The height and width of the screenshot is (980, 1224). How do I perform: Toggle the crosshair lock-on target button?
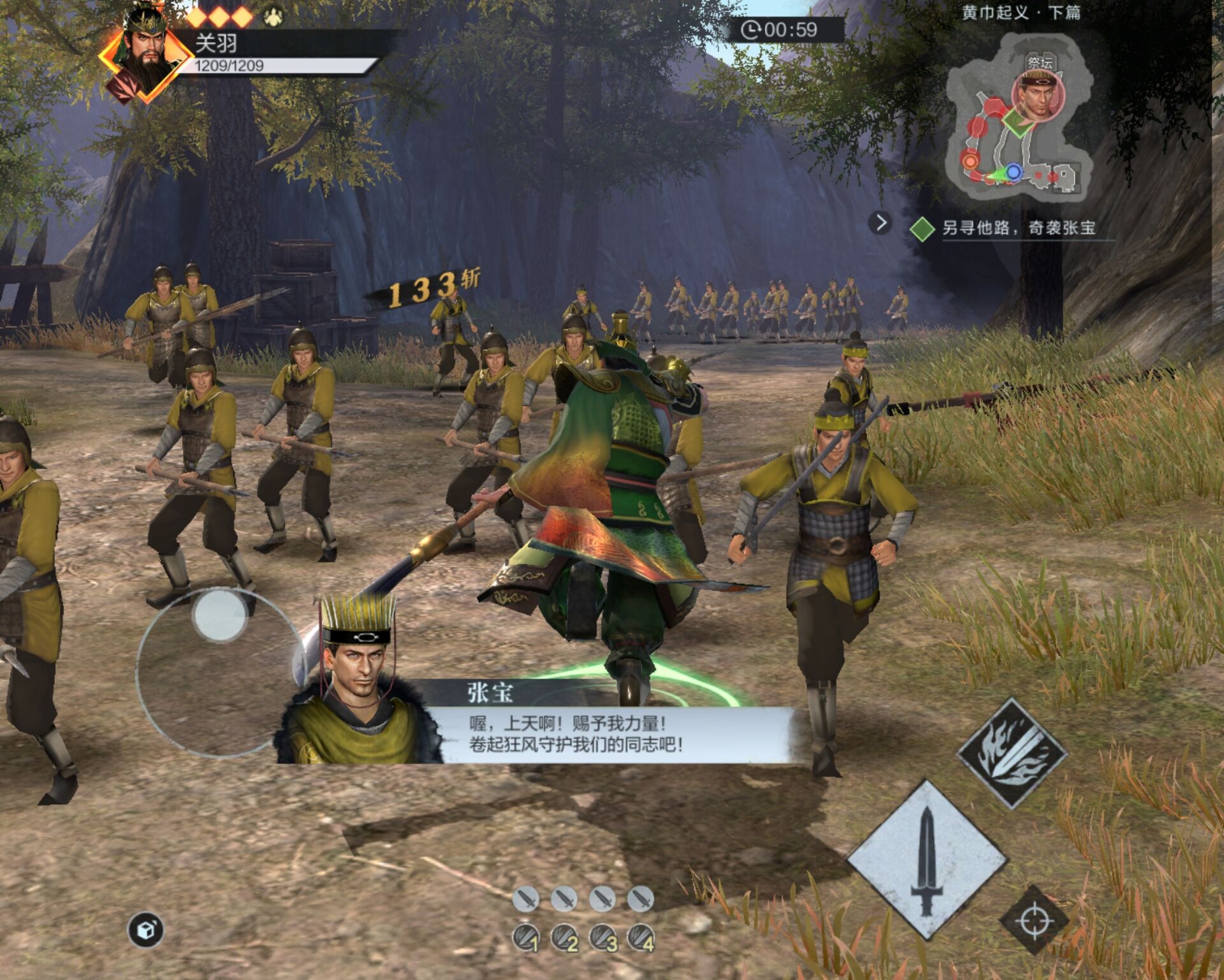[x=1034, y=920]
